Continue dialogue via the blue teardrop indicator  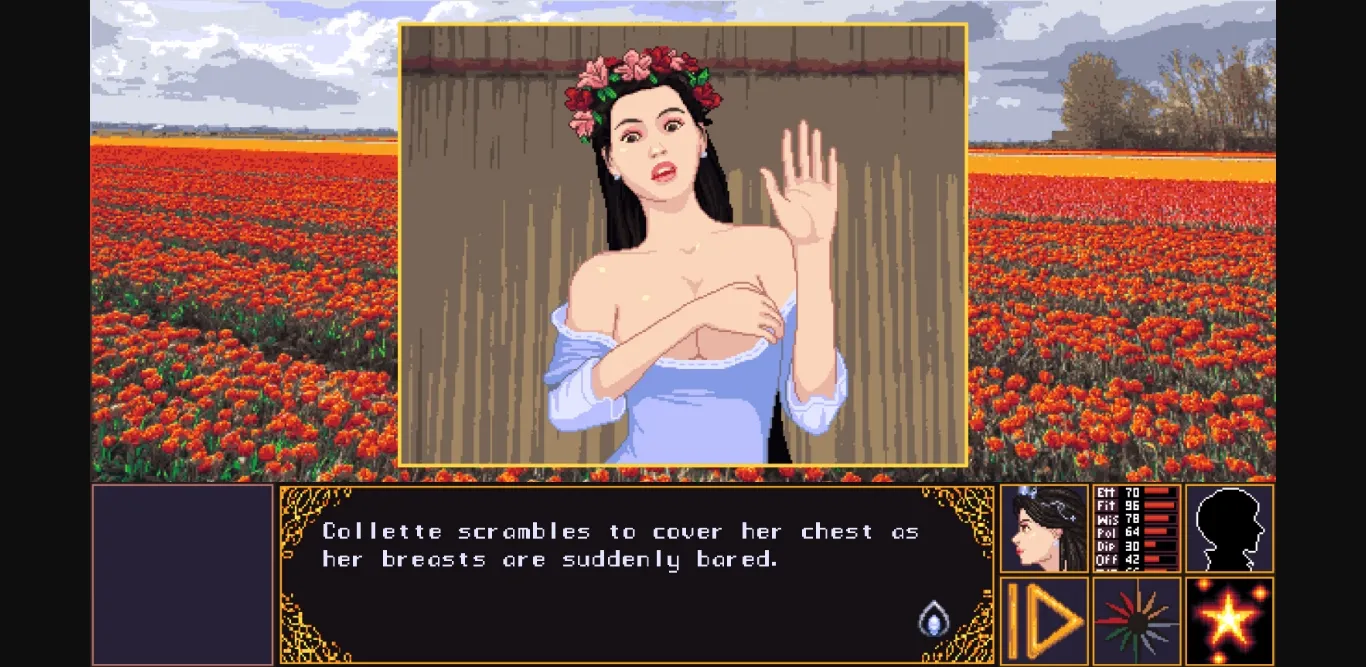[932, 618]
